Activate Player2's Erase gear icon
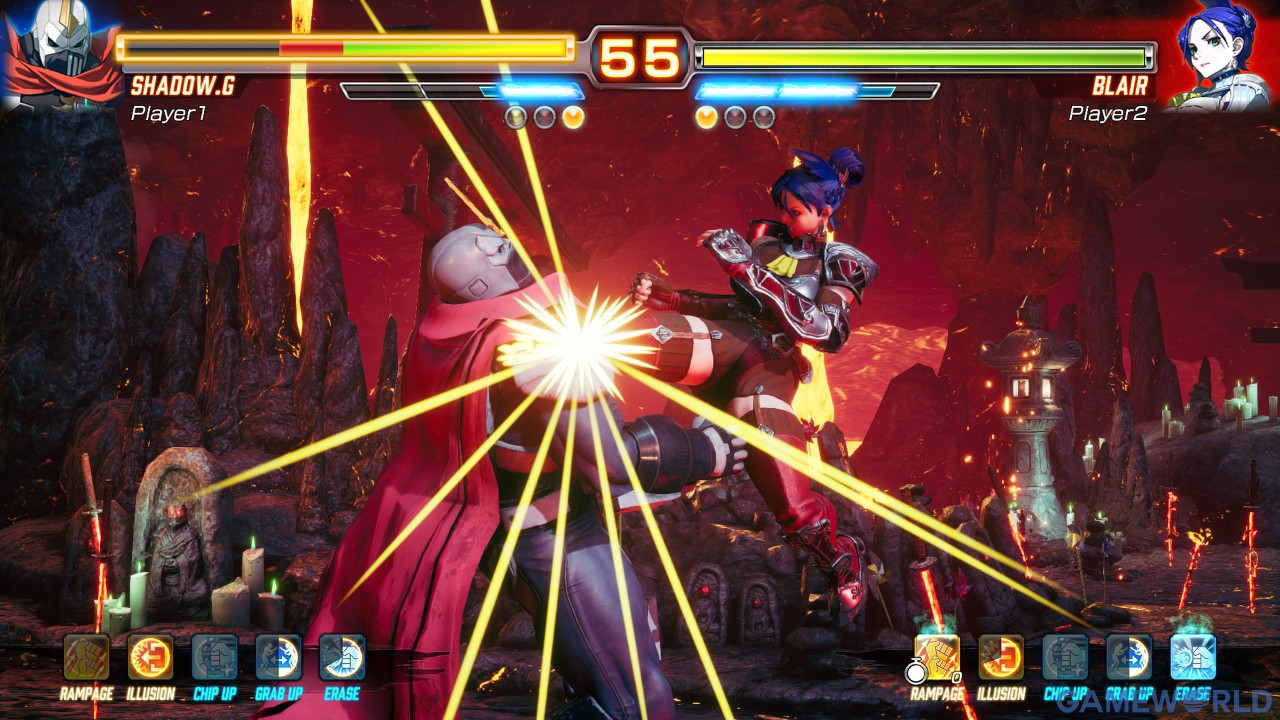 pyautogui.click(x=1193, y=658)
